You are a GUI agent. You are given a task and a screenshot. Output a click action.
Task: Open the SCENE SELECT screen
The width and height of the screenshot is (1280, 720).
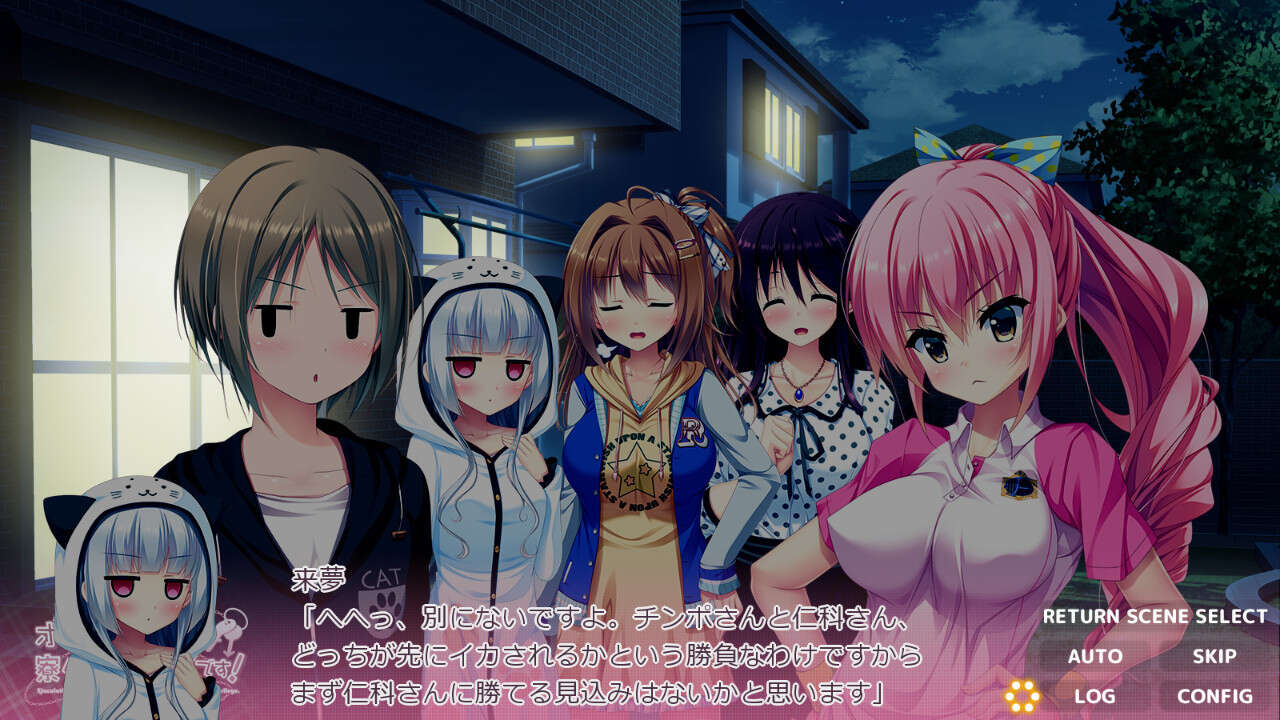(x=1197, y=616)
